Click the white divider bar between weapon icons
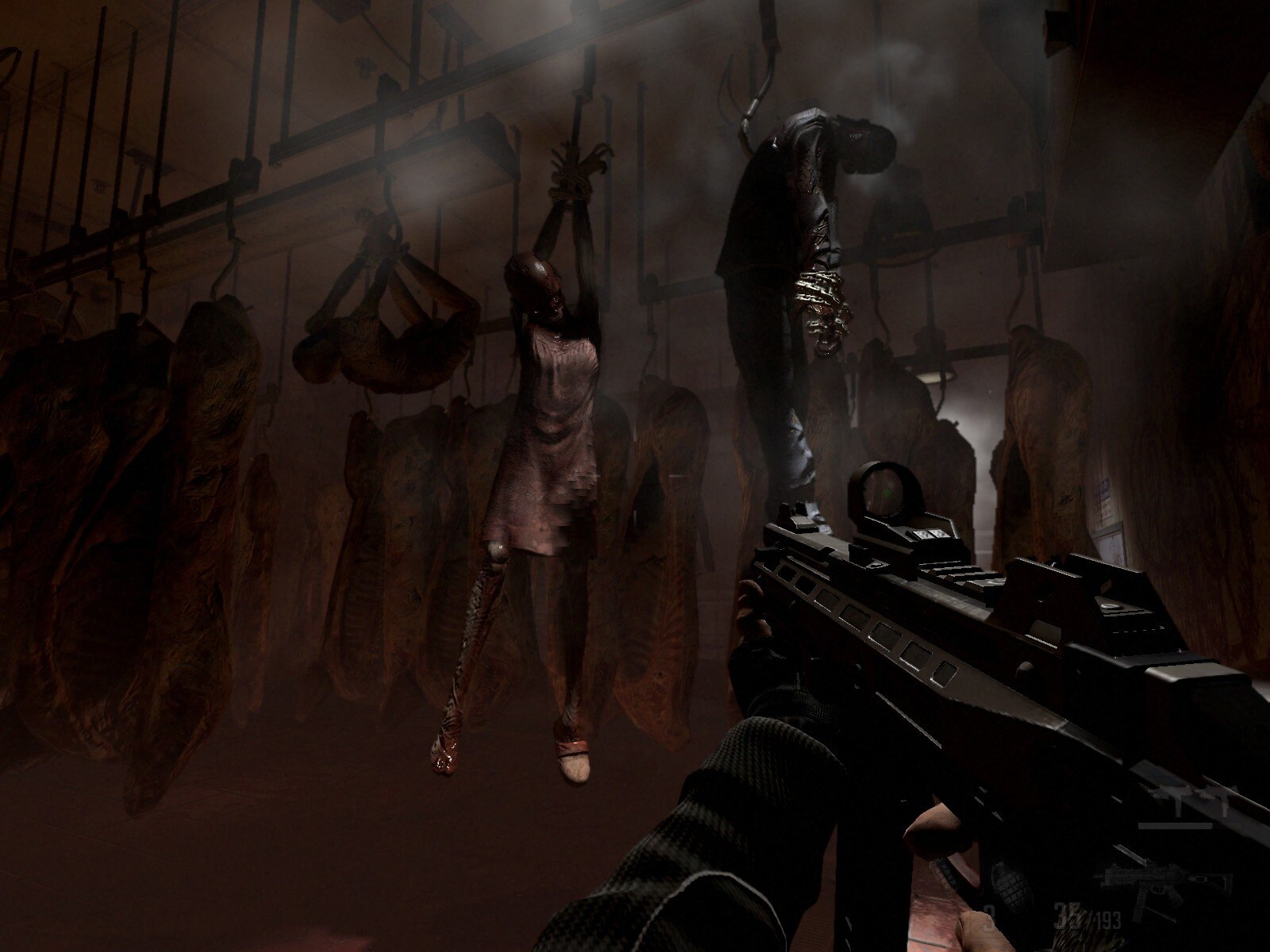Viewport: 1270px width, 952px height. tap(1175, 826)
